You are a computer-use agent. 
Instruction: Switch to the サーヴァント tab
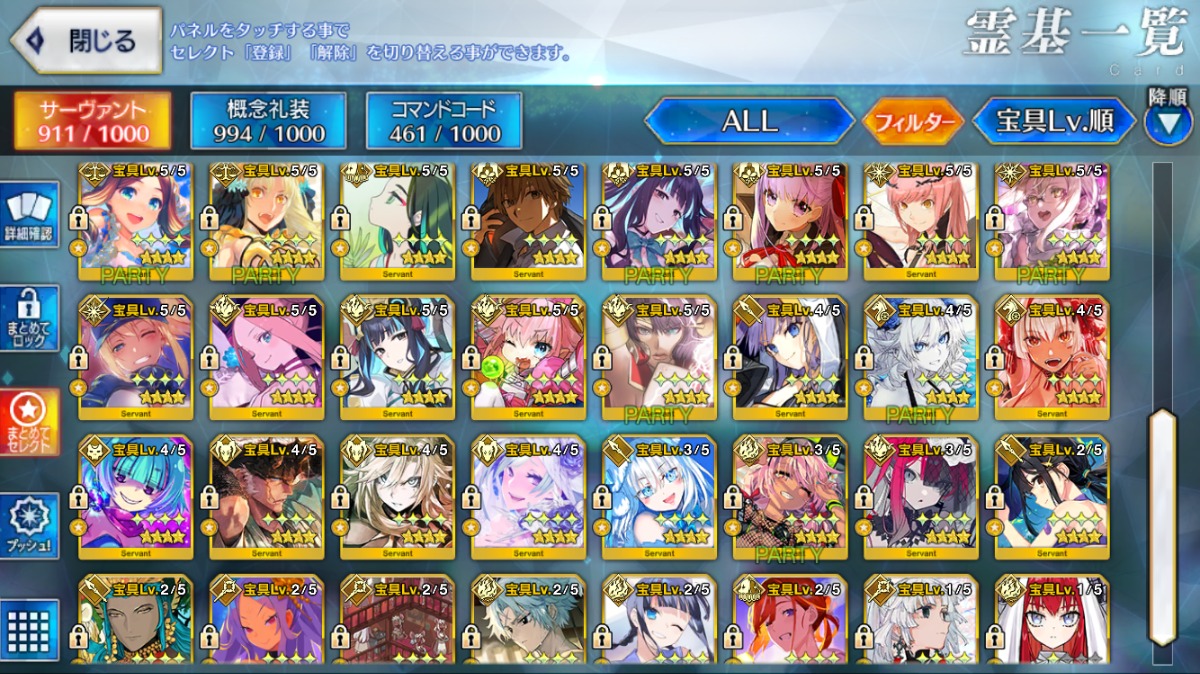(x=92, y=121)
